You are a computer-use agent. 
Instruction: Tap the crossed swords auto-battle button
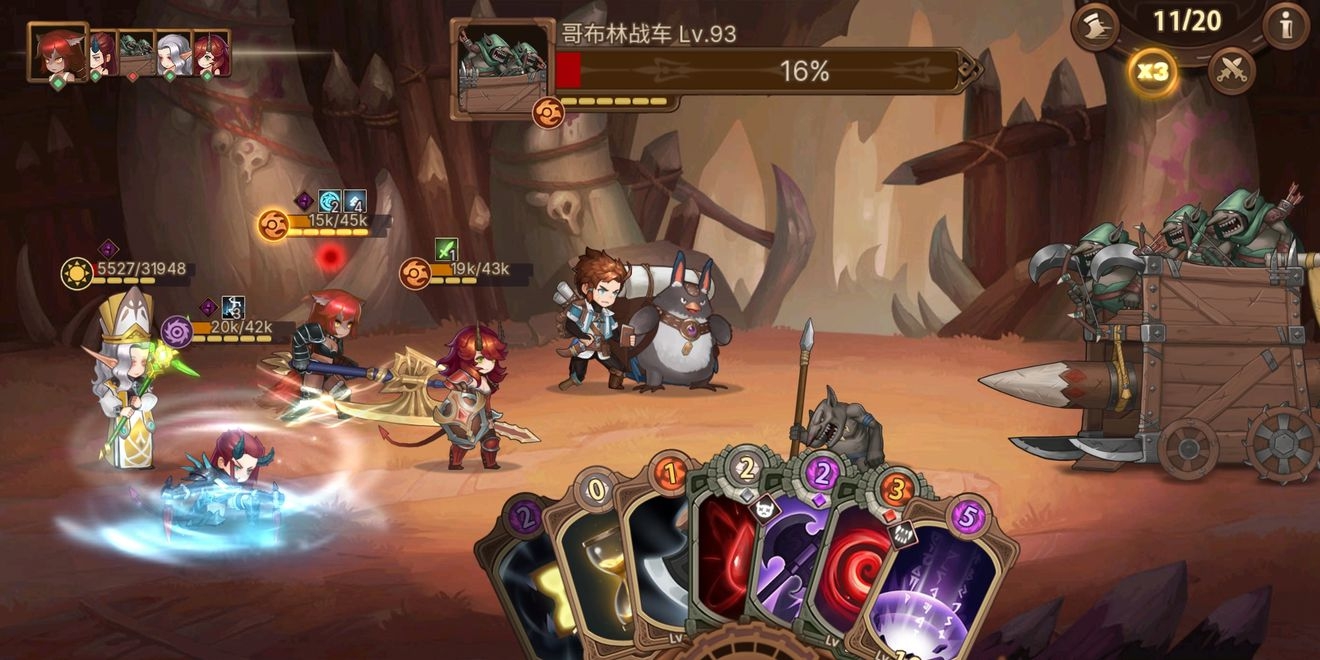tap(1231, 72)
